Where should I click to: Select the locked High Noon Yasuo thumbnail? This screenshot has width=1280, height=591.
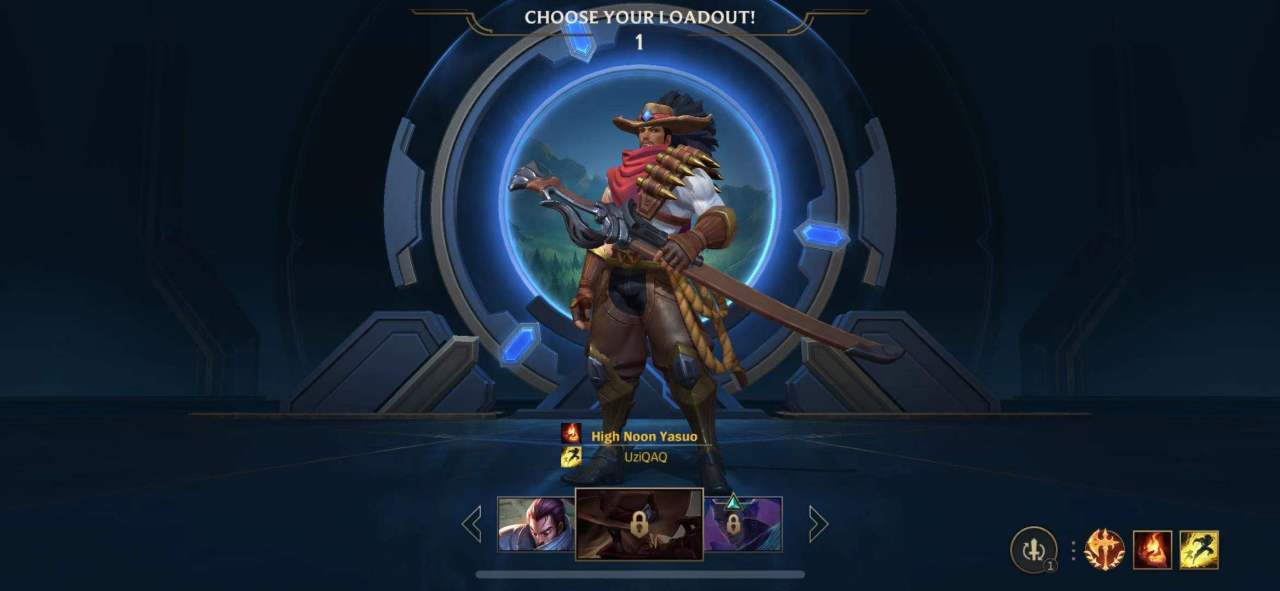point(639,524)
